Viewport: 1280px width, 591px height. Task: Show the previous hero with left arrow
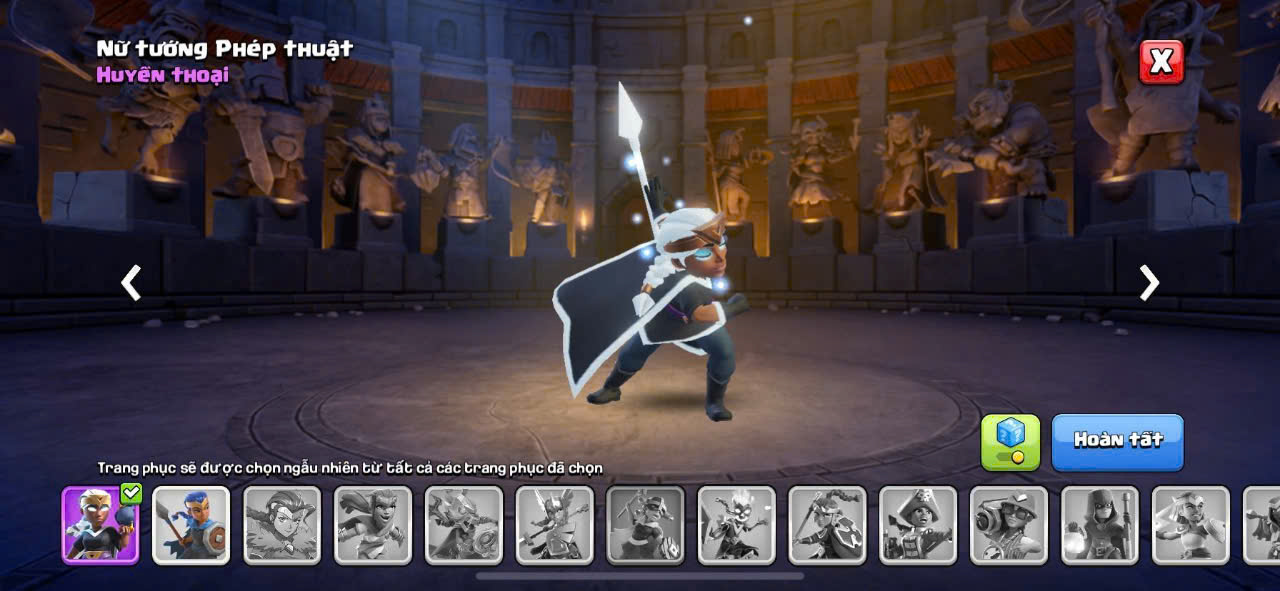(x=131, y=283)
